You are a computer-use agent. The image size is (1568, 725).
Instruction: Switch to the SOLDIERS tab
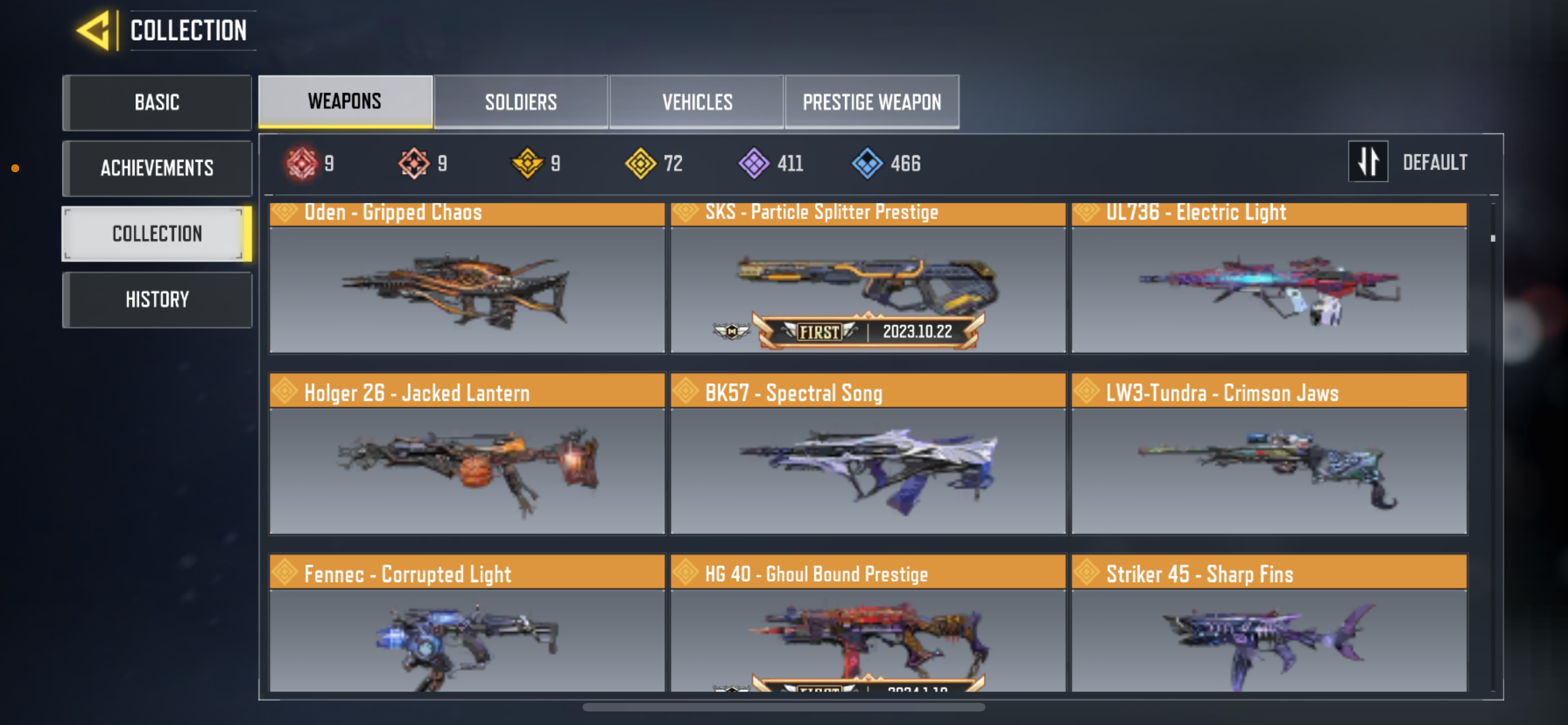click(x=520, y=102)
